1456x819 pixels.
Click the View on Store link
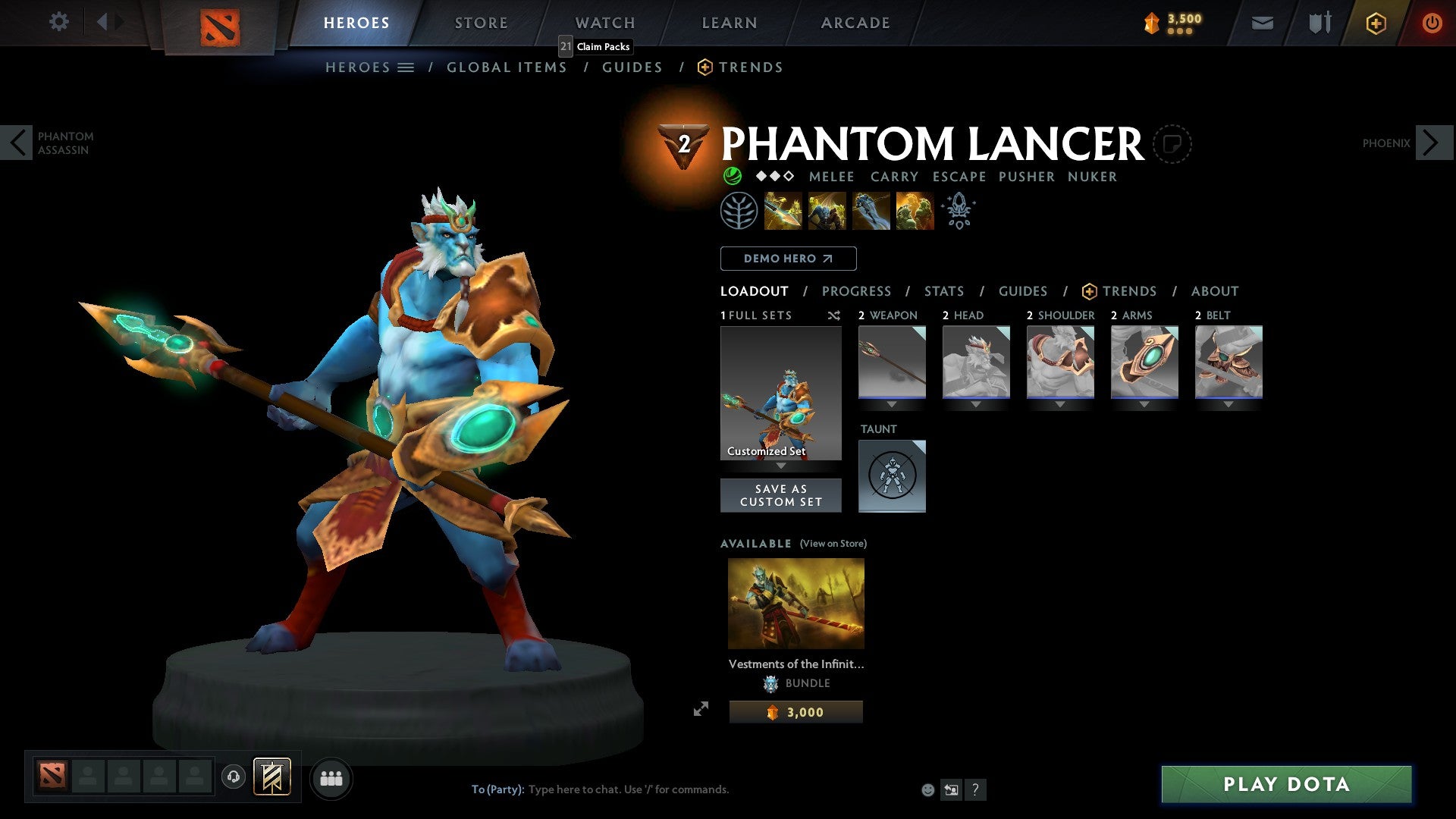point(833,544)
